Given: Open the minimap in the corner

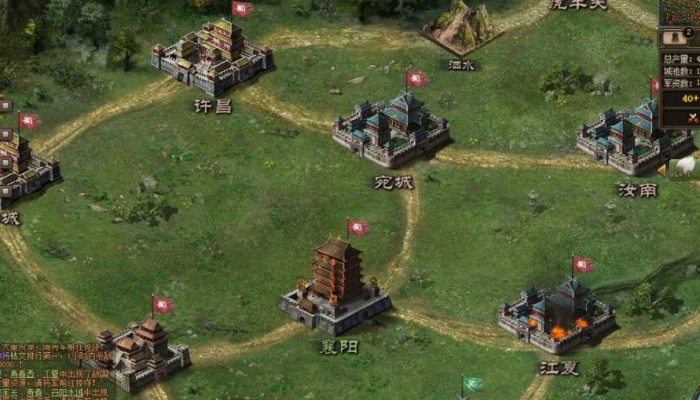Looking at the screenshot, I should click(x=682, y=12).
